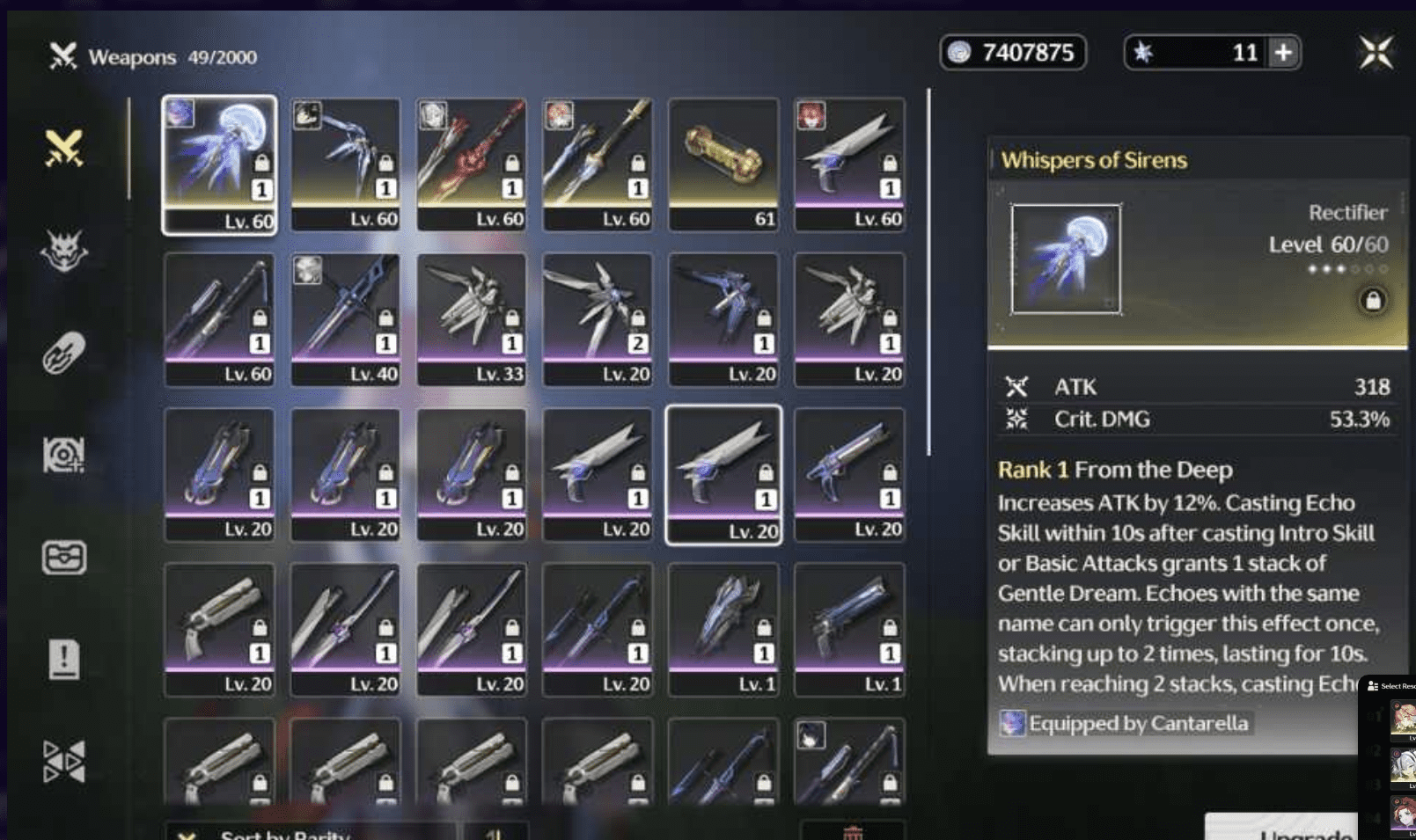Open the storage chest icon in the sidebar
The width and height of the screenshot is (1416, 840).
pos(62,554)
